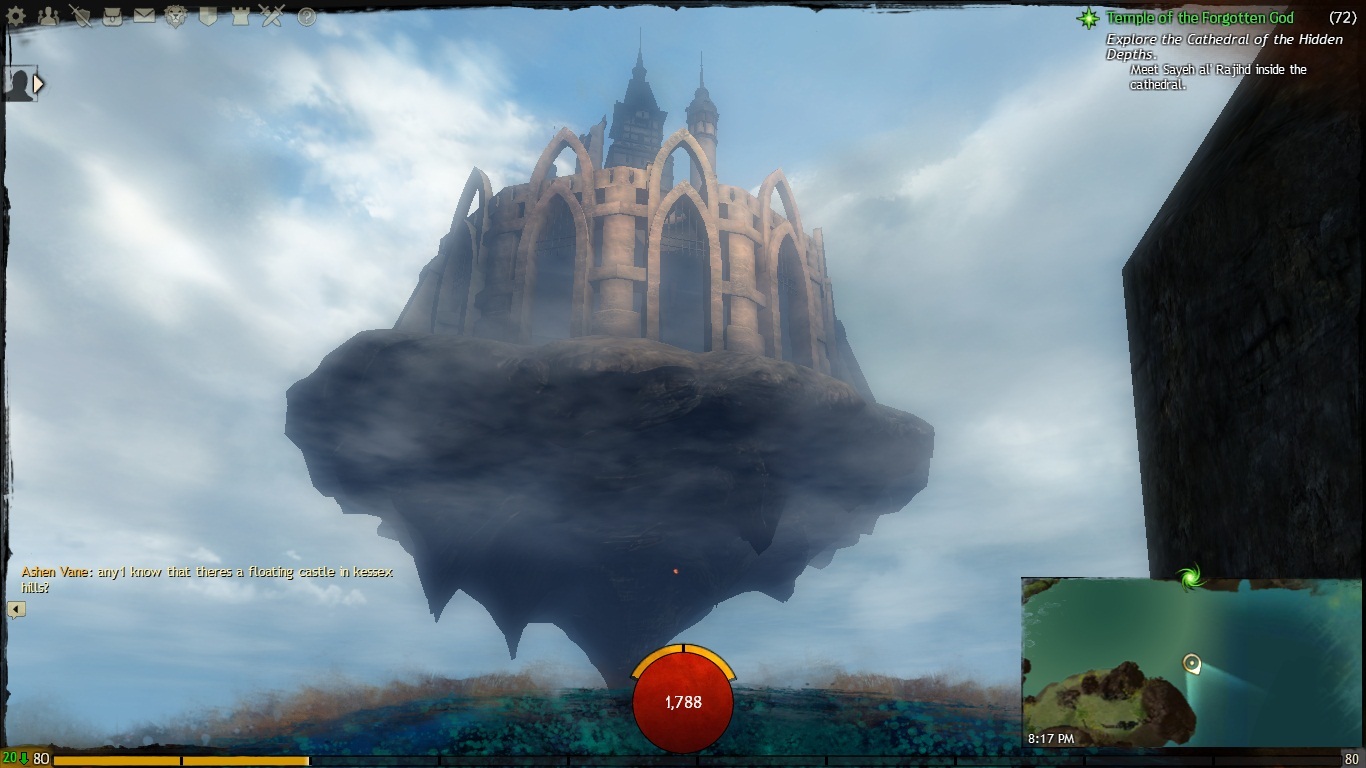Screen dimensions: 1366x768
Task: Open the PvP crossed-swords icon
Action: pos(271,15)
